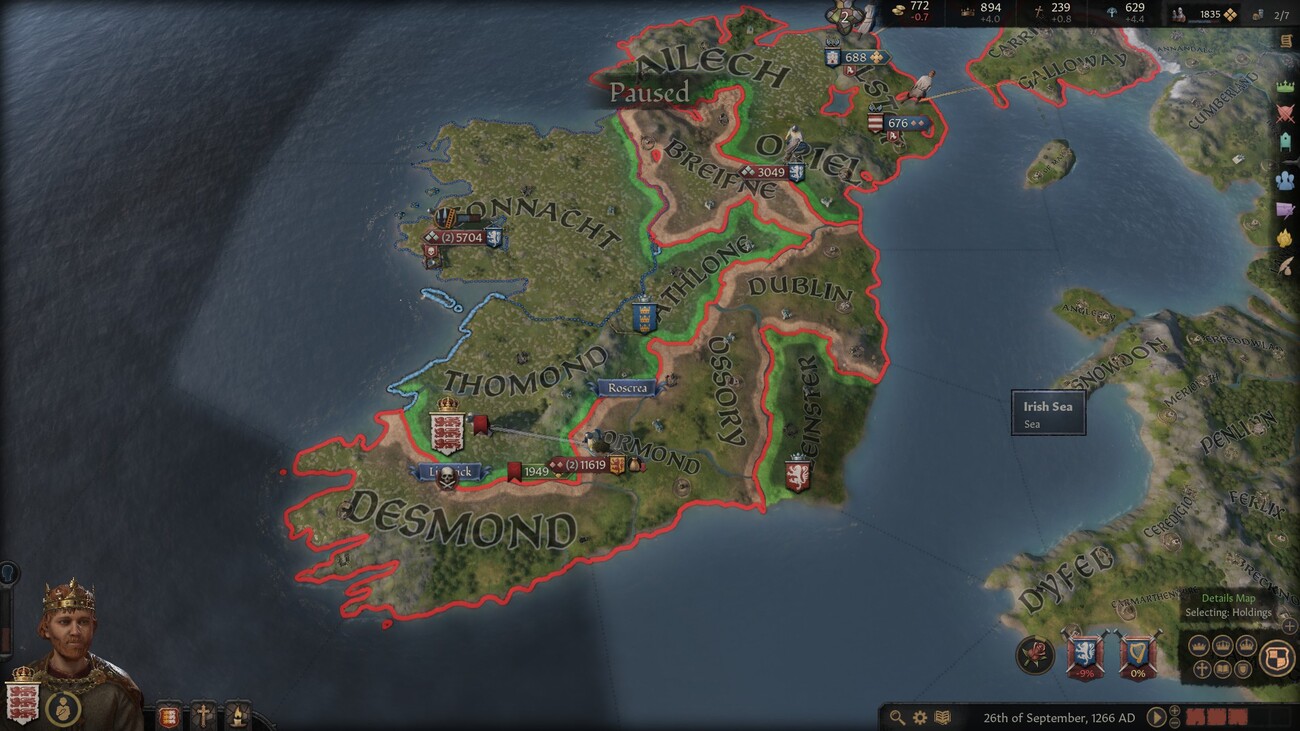
Task: Increase game speed with the plus button
Action: pos(1175,711)
